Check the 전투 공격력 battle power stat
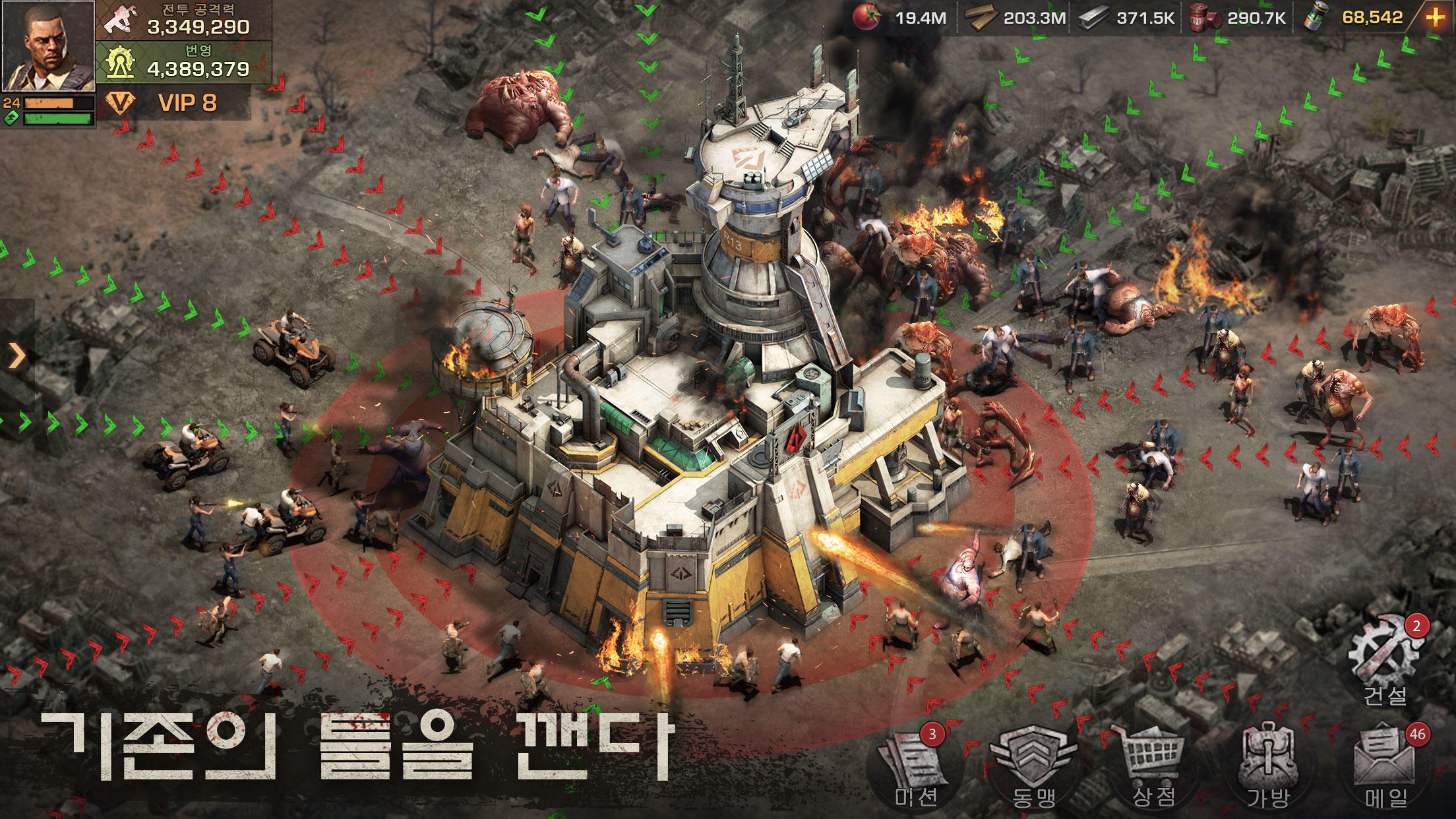1456x819 pixels. [185, 20]
